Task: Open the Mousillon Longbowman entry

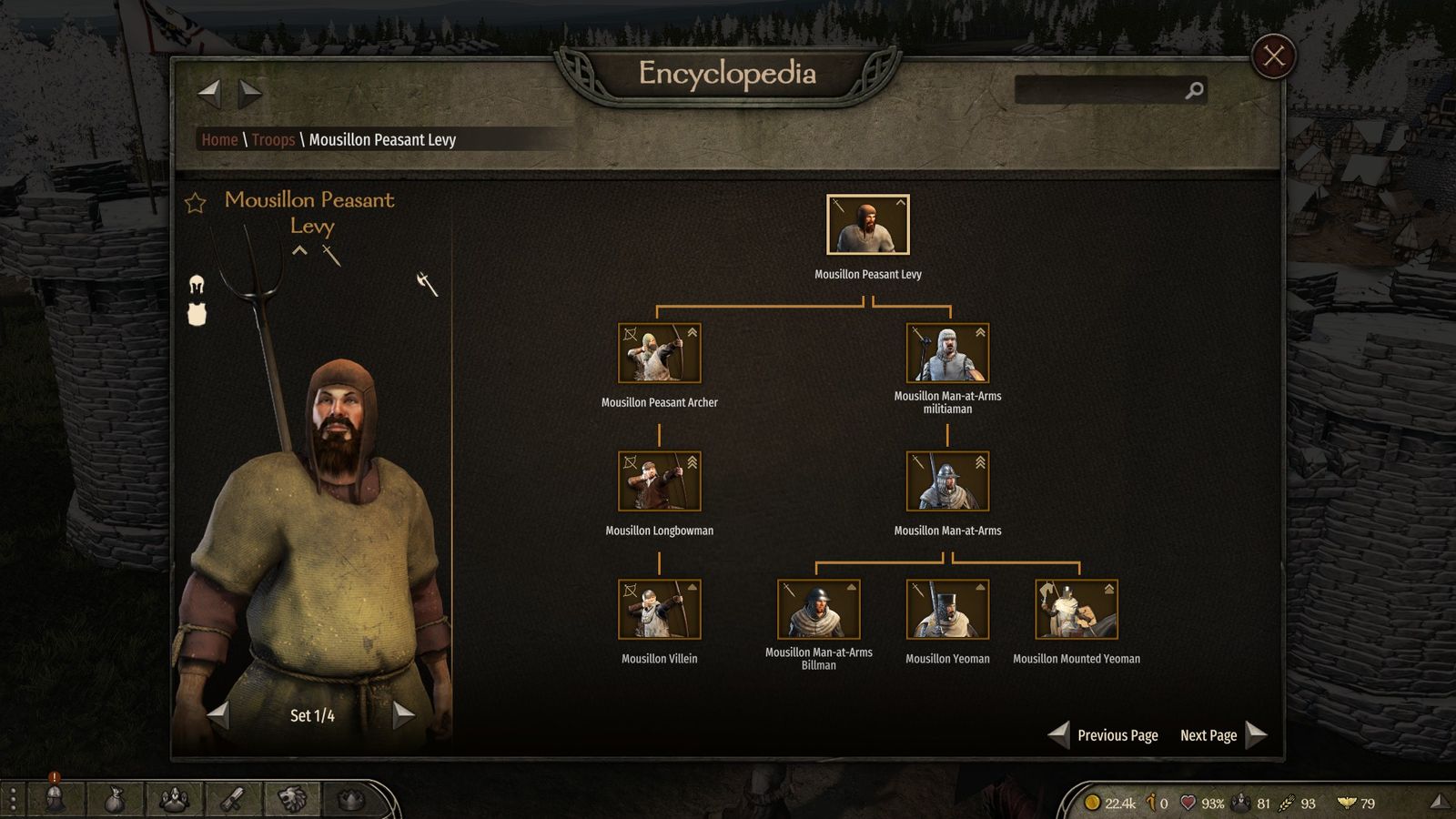Action: coord(659,481)
